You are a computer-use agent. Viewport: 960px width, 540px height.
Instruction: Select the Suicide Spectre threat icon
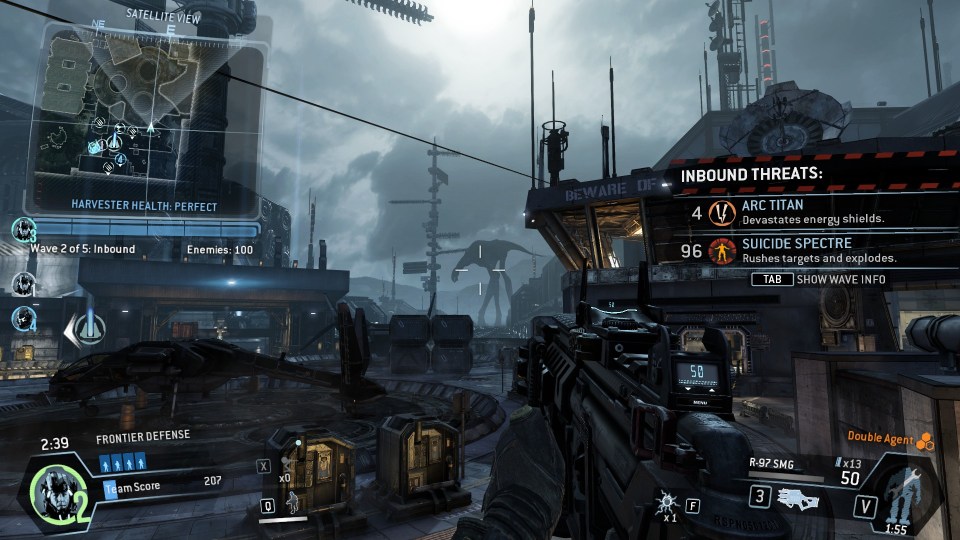point(722,251)
